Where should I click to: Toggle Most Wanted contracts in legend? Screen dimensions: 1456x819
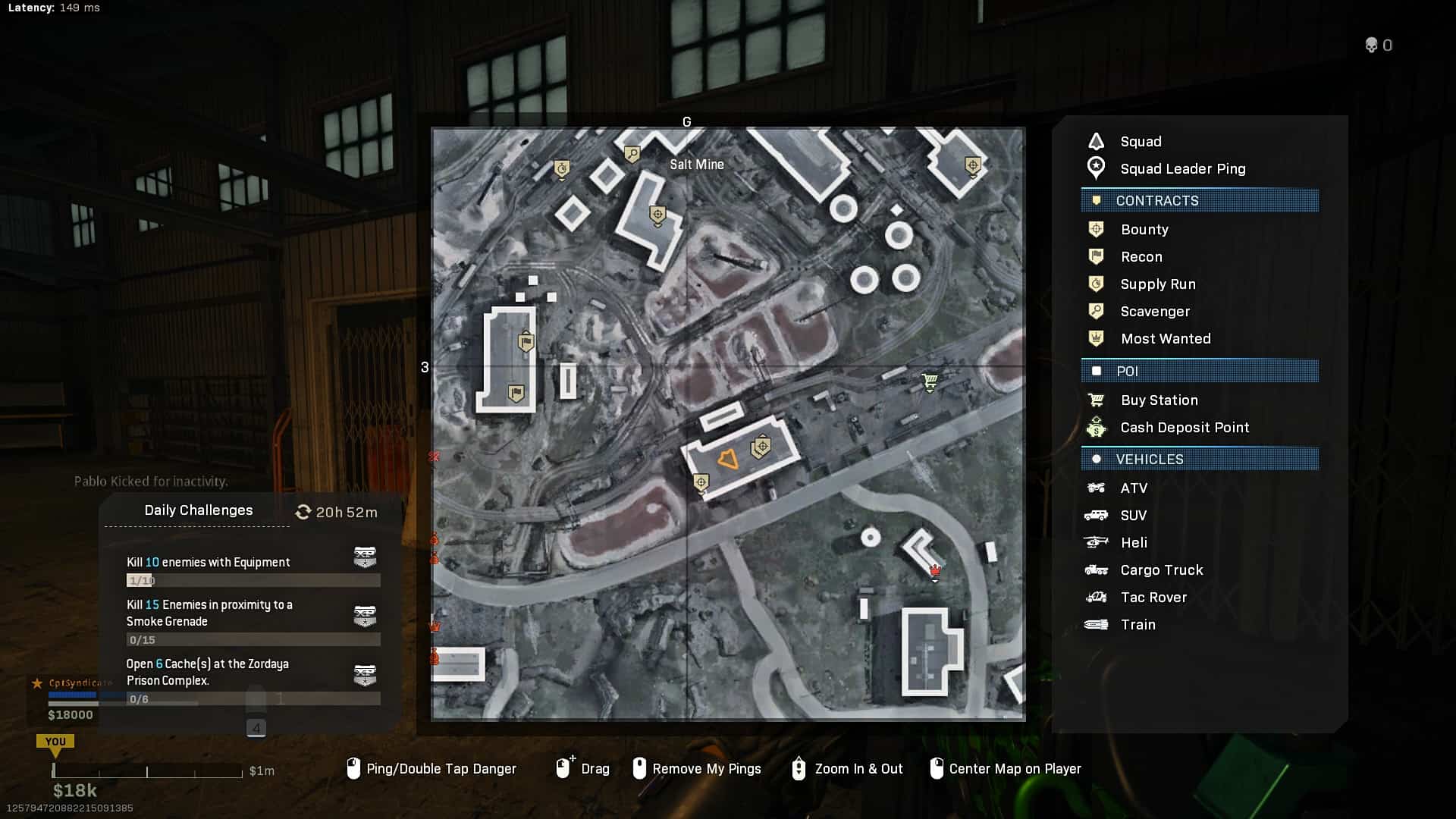click(1165, 339)
